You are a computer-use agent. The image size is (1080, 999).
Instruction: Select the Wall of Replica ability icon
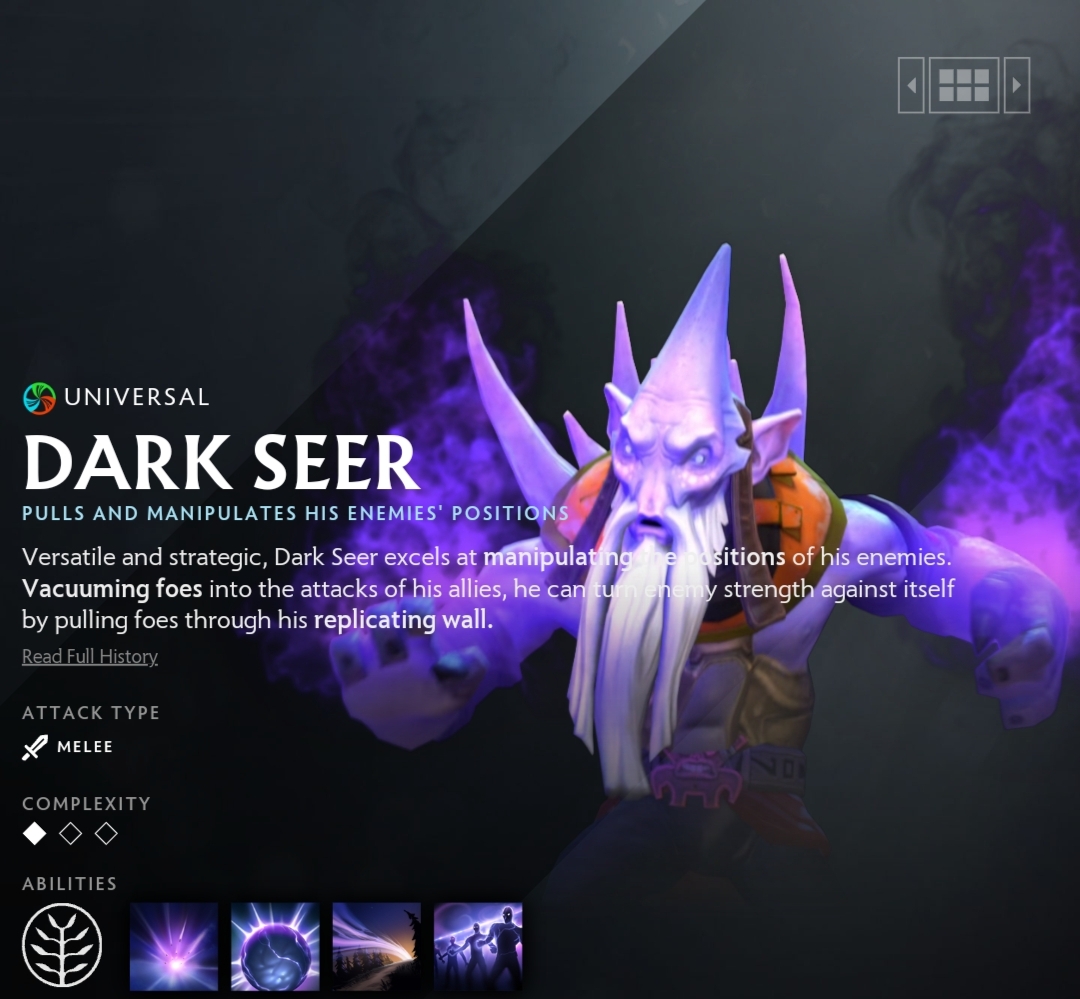(x=478, y=946)
